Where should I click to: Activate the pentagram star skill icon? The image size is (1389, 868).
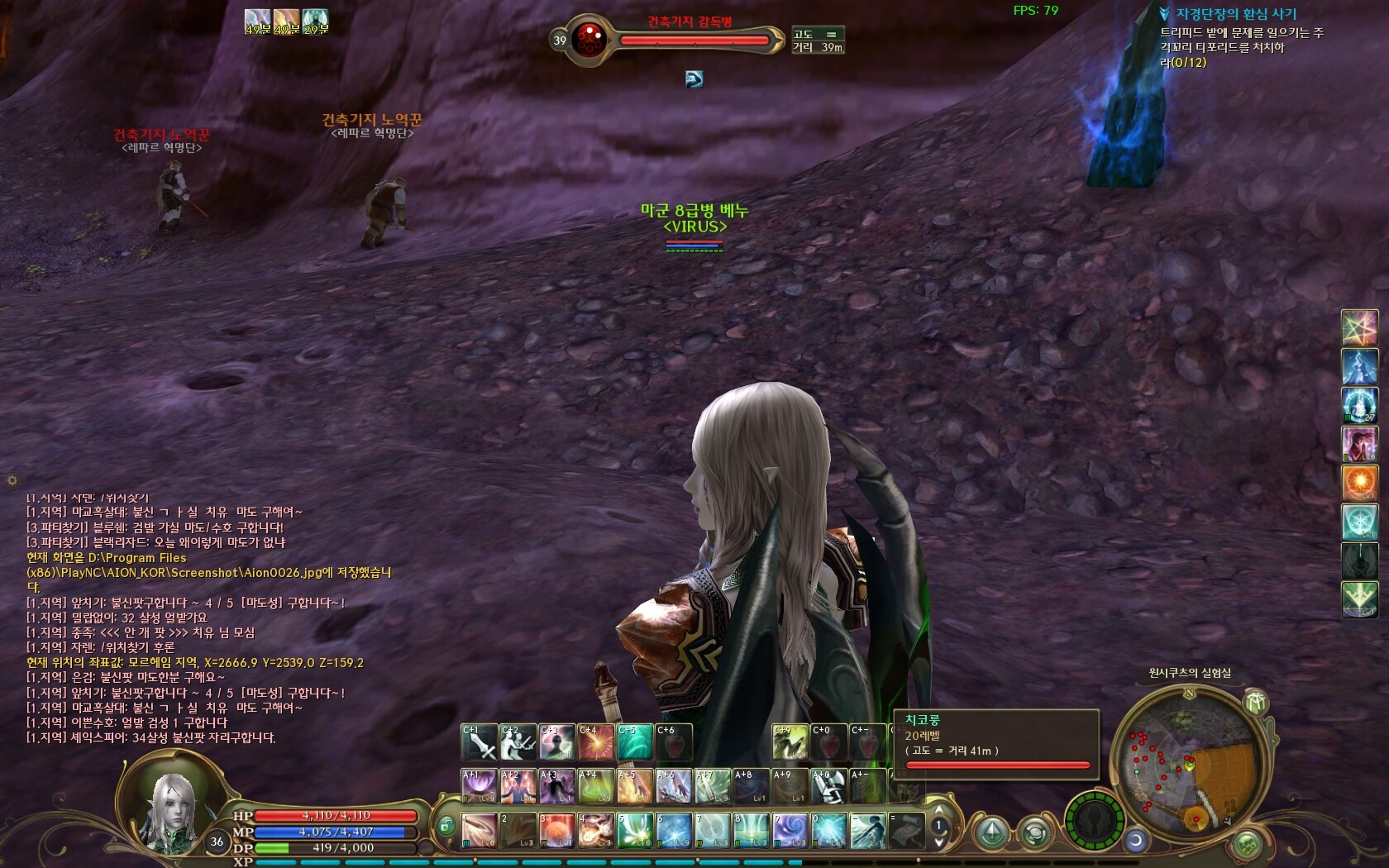pos(1359,327)
